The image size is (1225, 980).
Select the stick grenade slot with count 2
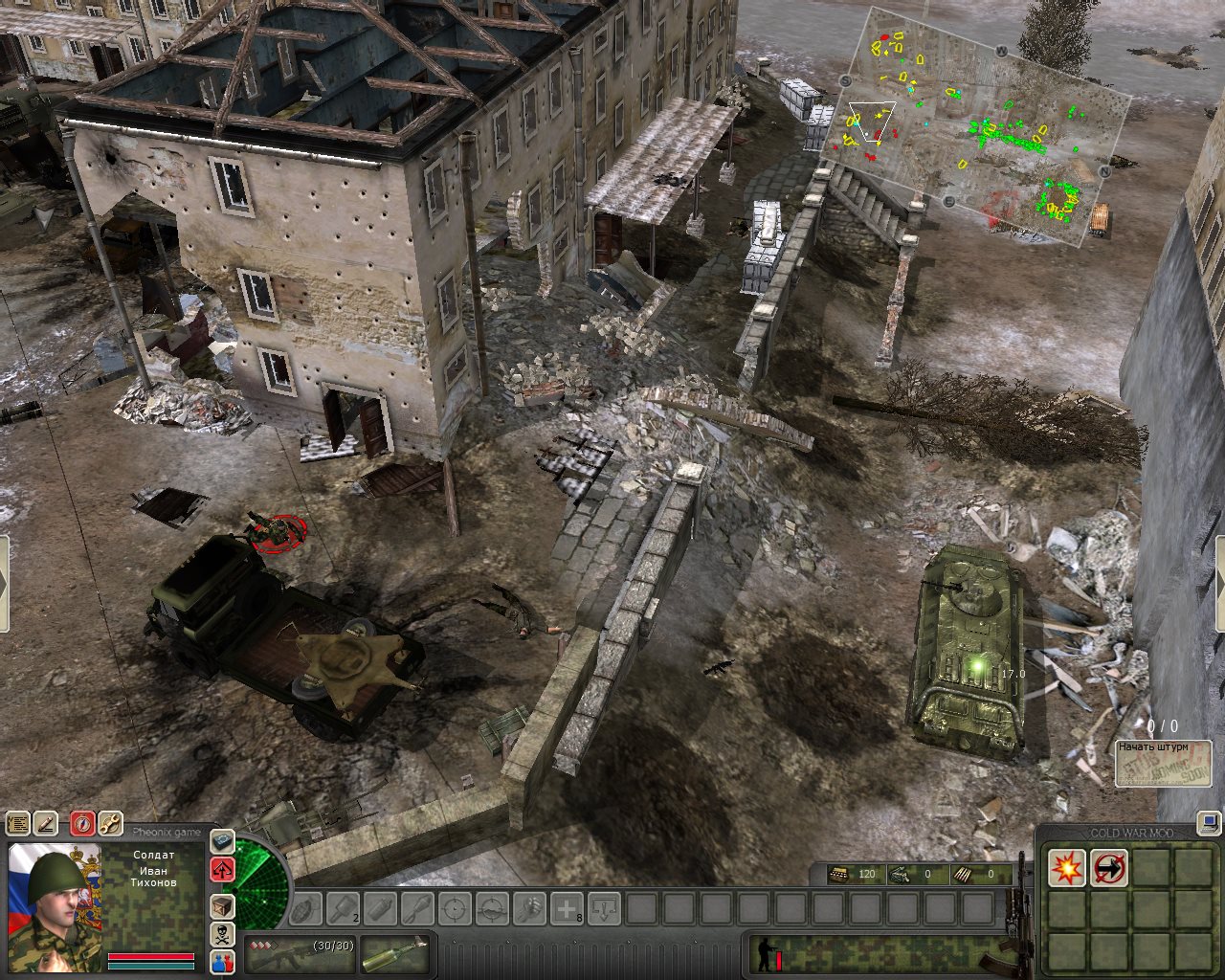coord(343,907)
